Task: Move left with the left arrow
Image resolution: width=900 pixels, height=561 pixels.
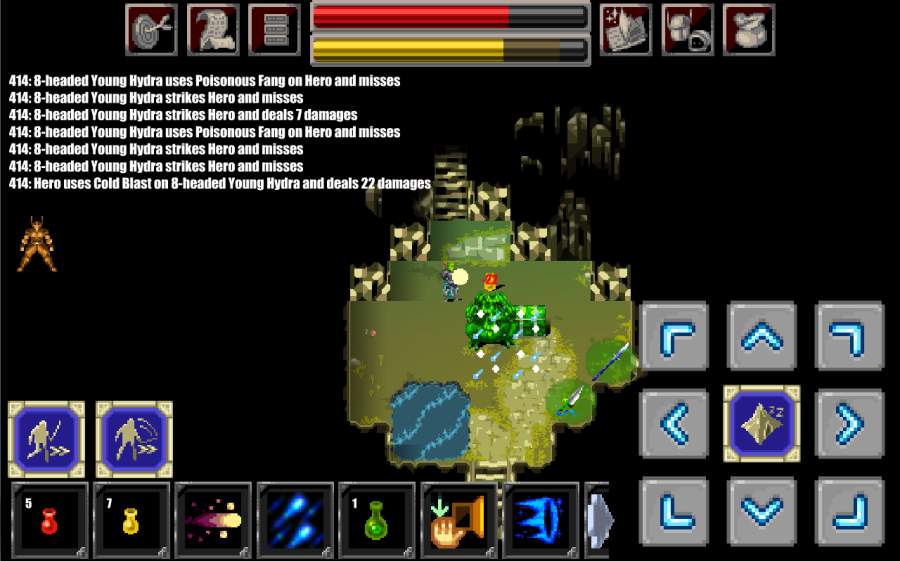Action: [675, 424]
